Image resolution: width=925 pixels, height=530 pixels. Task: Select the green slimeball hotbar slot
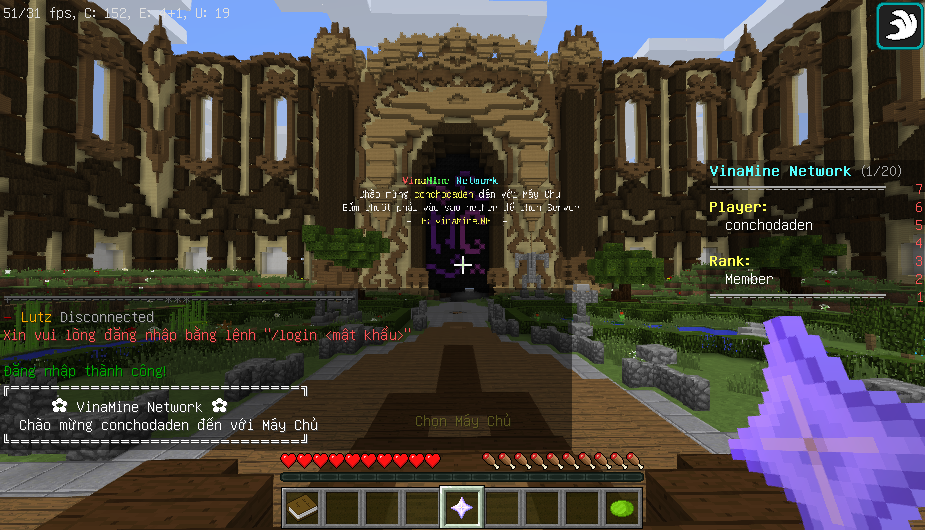point(623,508)
